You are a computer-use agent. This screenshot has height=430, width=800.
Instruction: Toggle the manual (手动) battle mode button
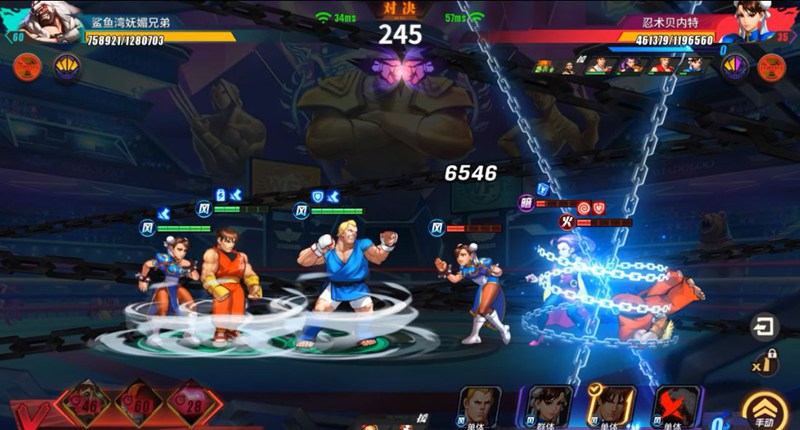pos(765,409)
